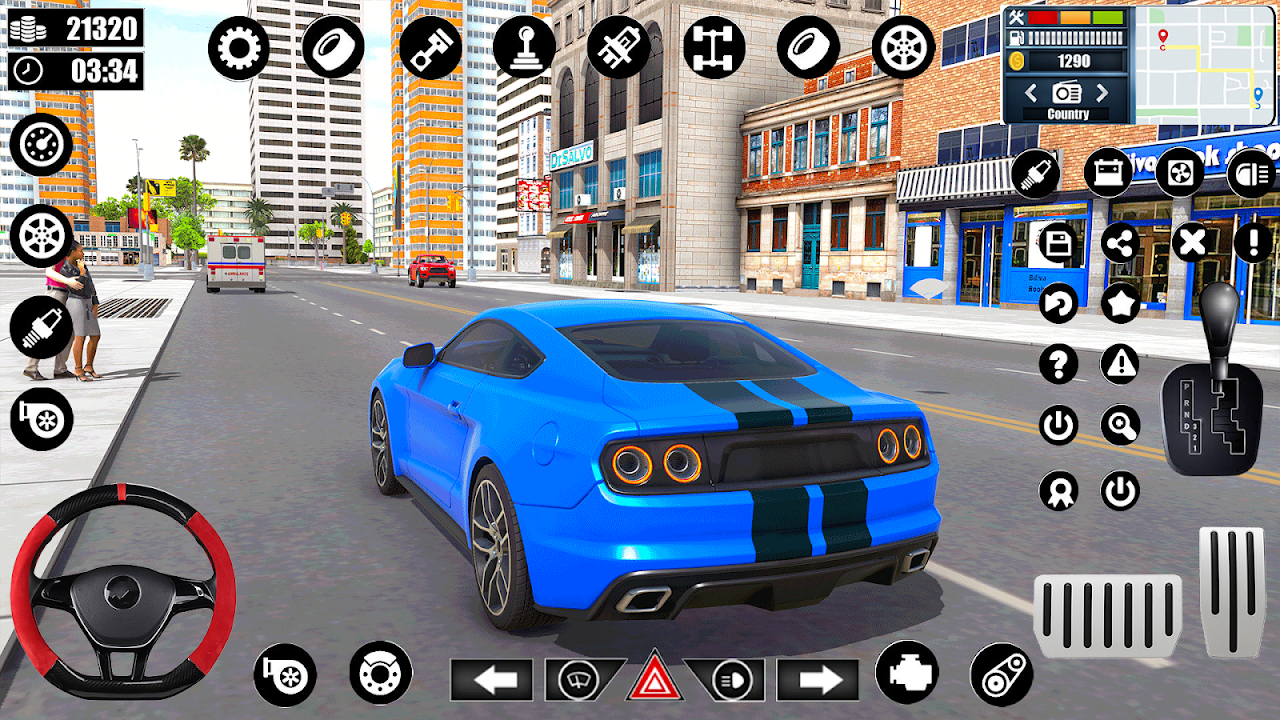Select the star favorite icon
The image size is (1280, 720).
click(x=1121, y=303)
